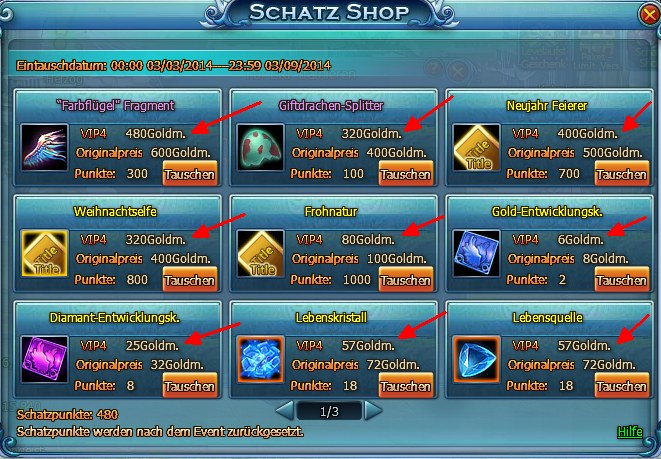Go to the previous shop page

point(285,410)
